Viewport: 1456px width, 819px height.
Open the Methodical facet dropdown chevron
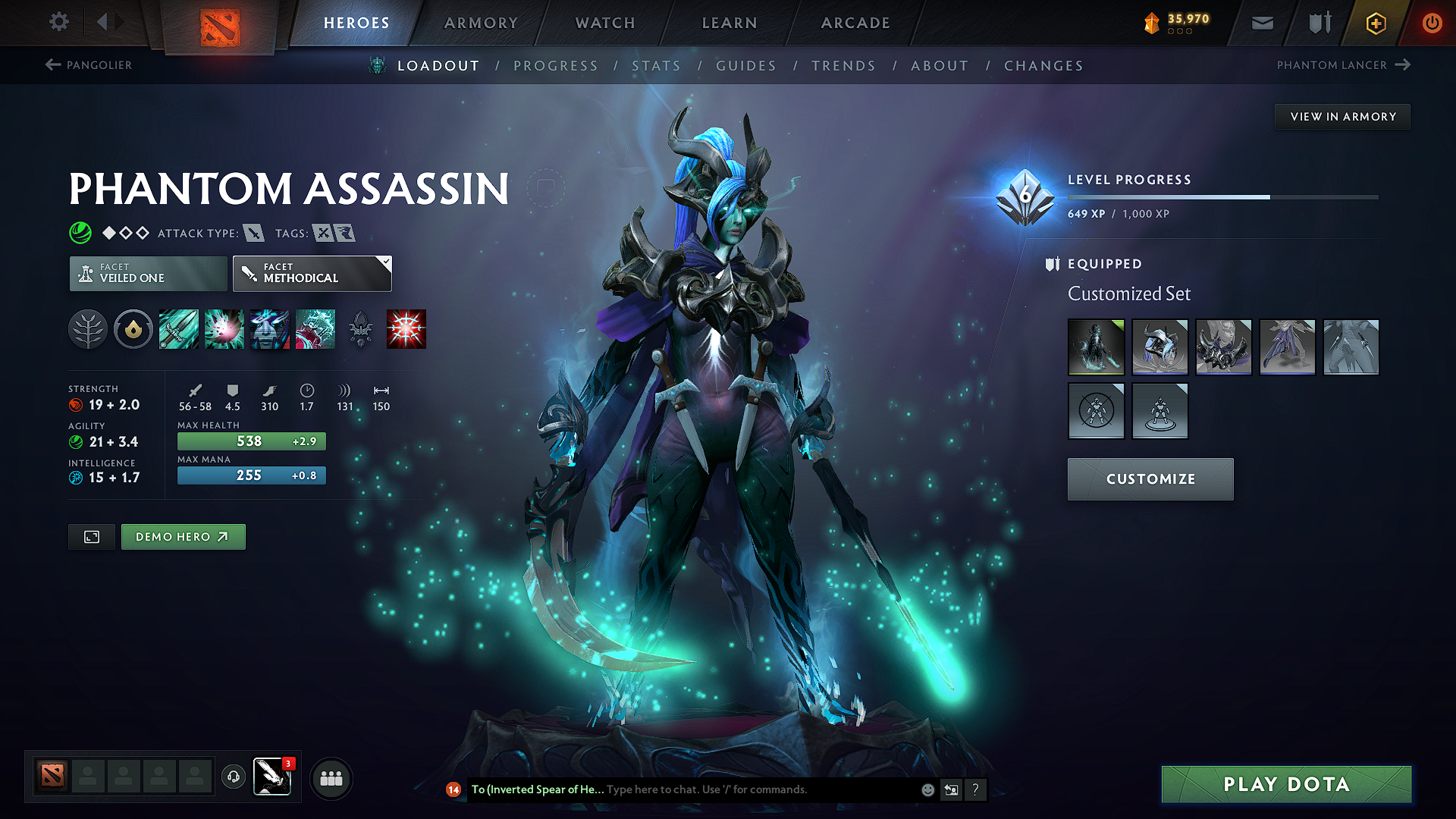(386, 262)
